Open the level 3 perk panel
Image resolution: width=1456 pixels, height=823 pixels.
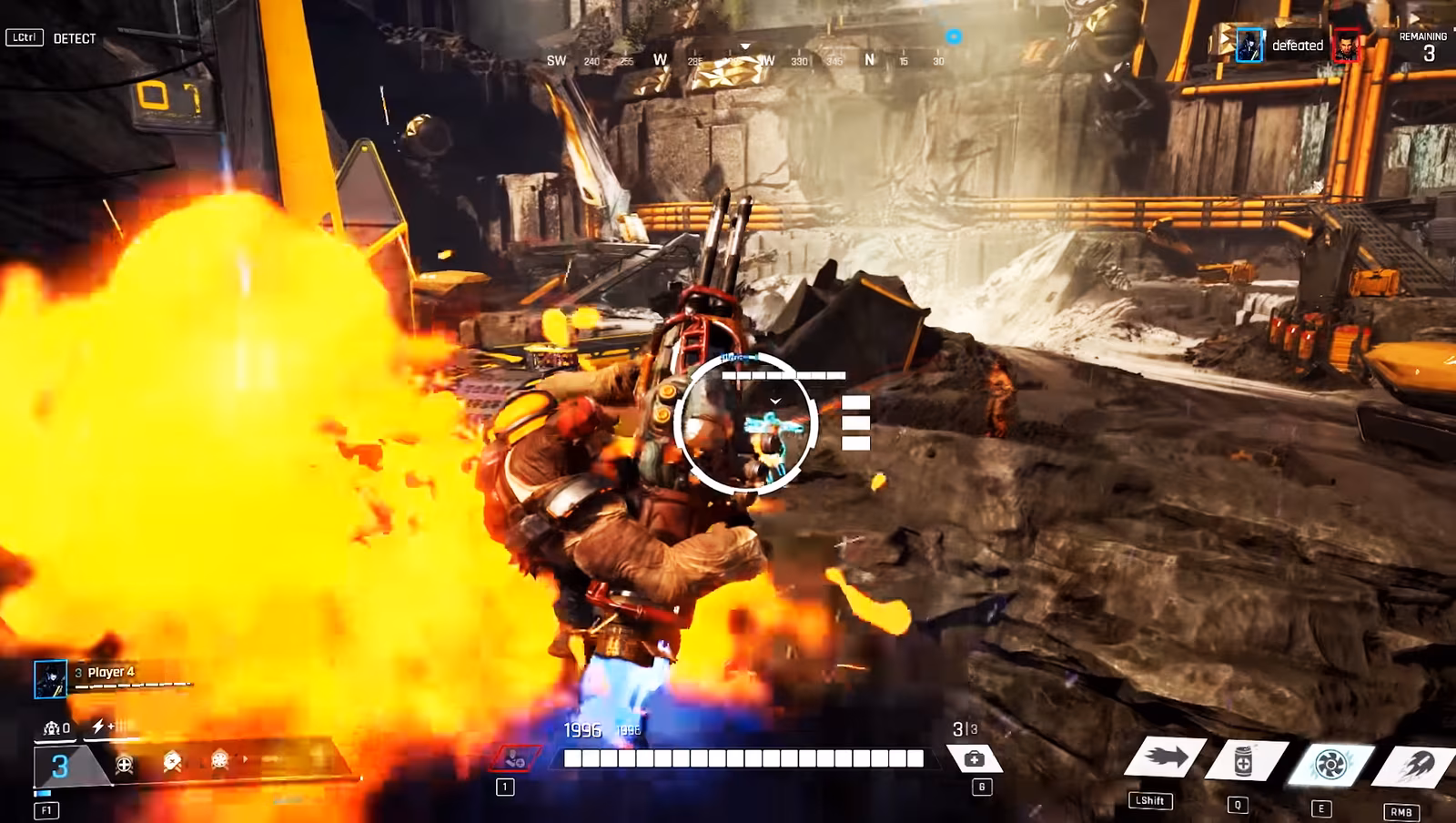(x=60, y=766)
